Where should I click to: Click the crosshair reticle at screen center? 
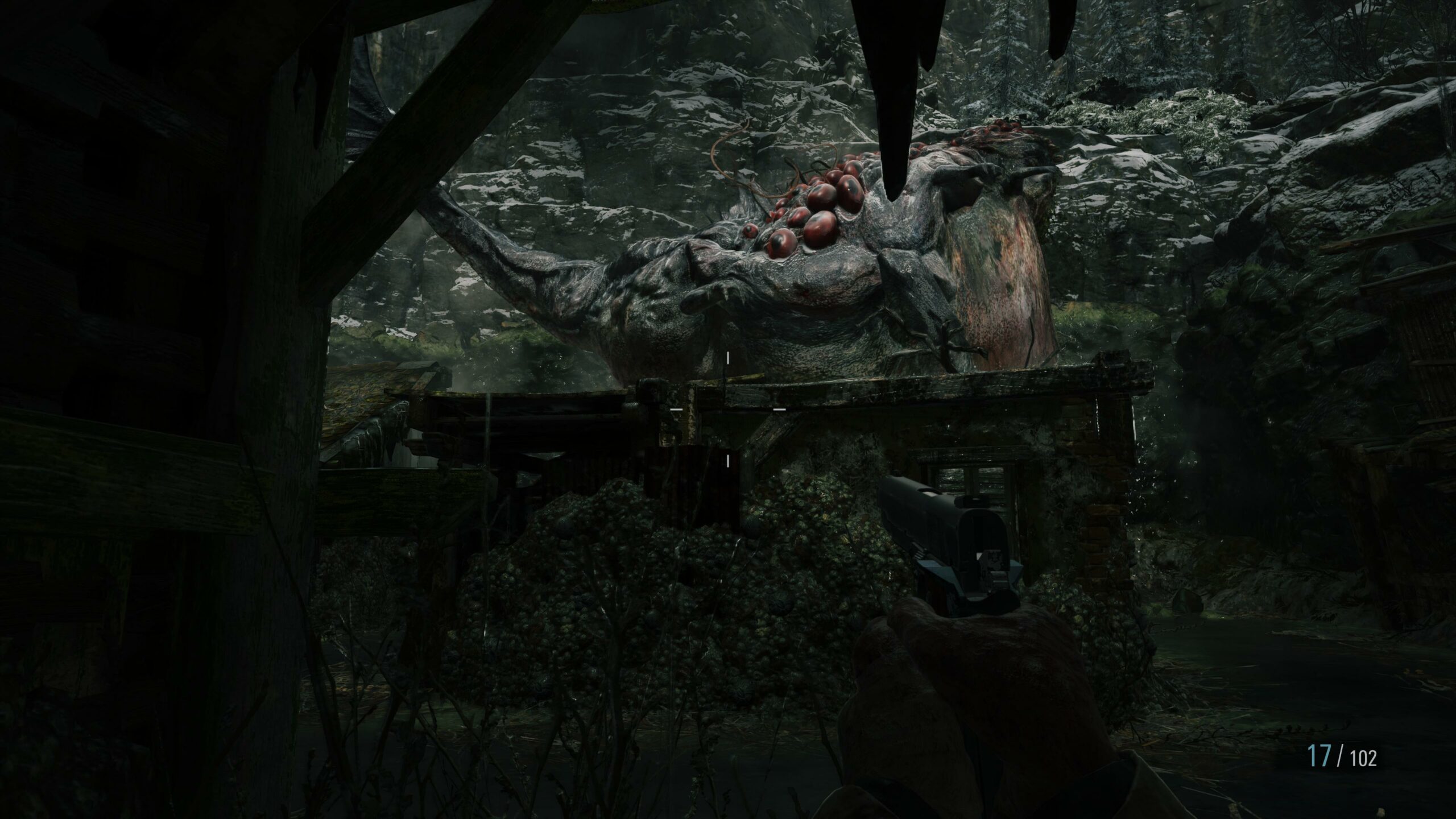point(729,409)
